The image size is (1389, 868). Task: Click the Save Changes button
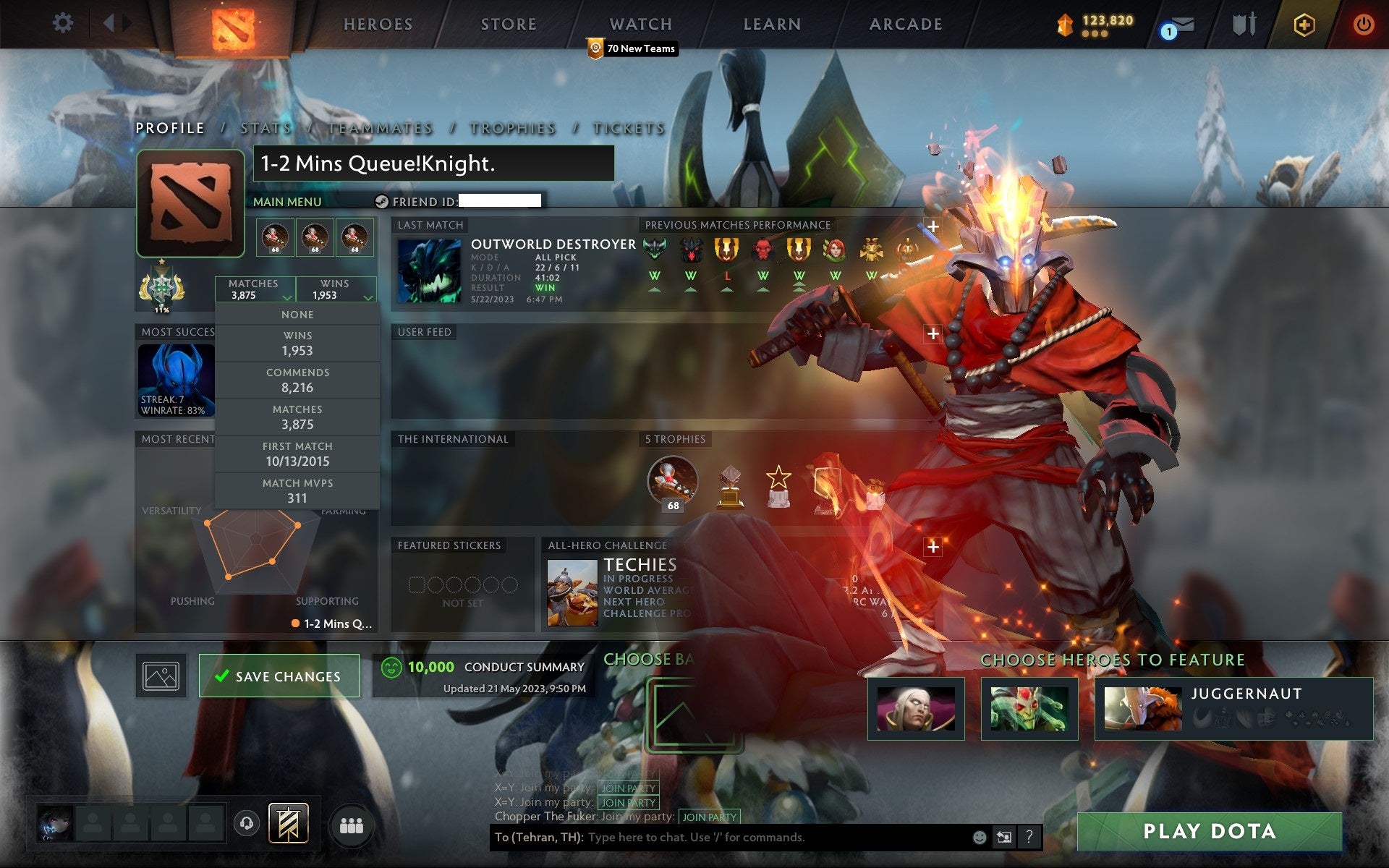point(279,676)
